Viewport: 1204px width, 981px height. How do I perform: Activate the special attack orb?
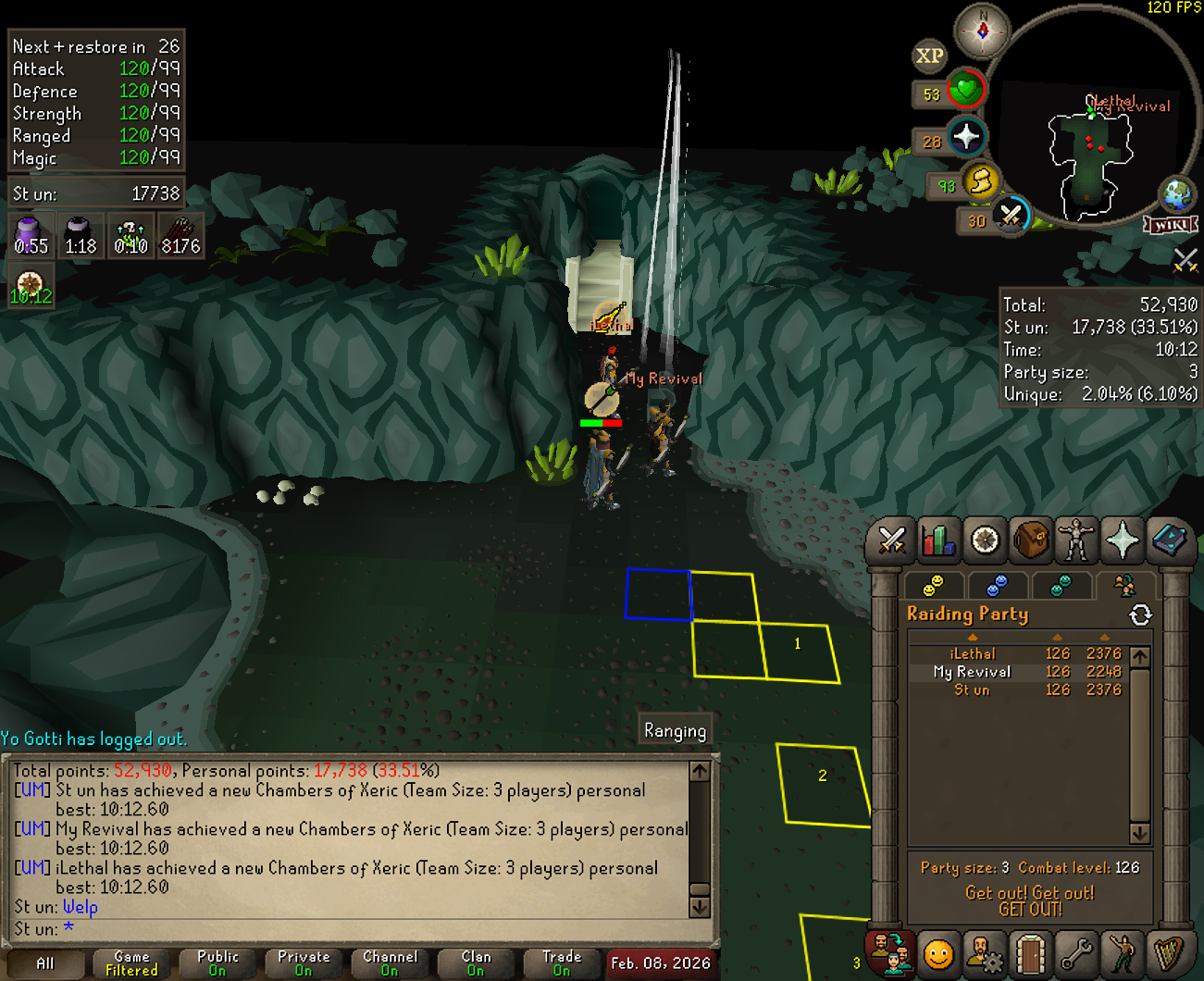pyautogui.click(x=1011, y=217)
